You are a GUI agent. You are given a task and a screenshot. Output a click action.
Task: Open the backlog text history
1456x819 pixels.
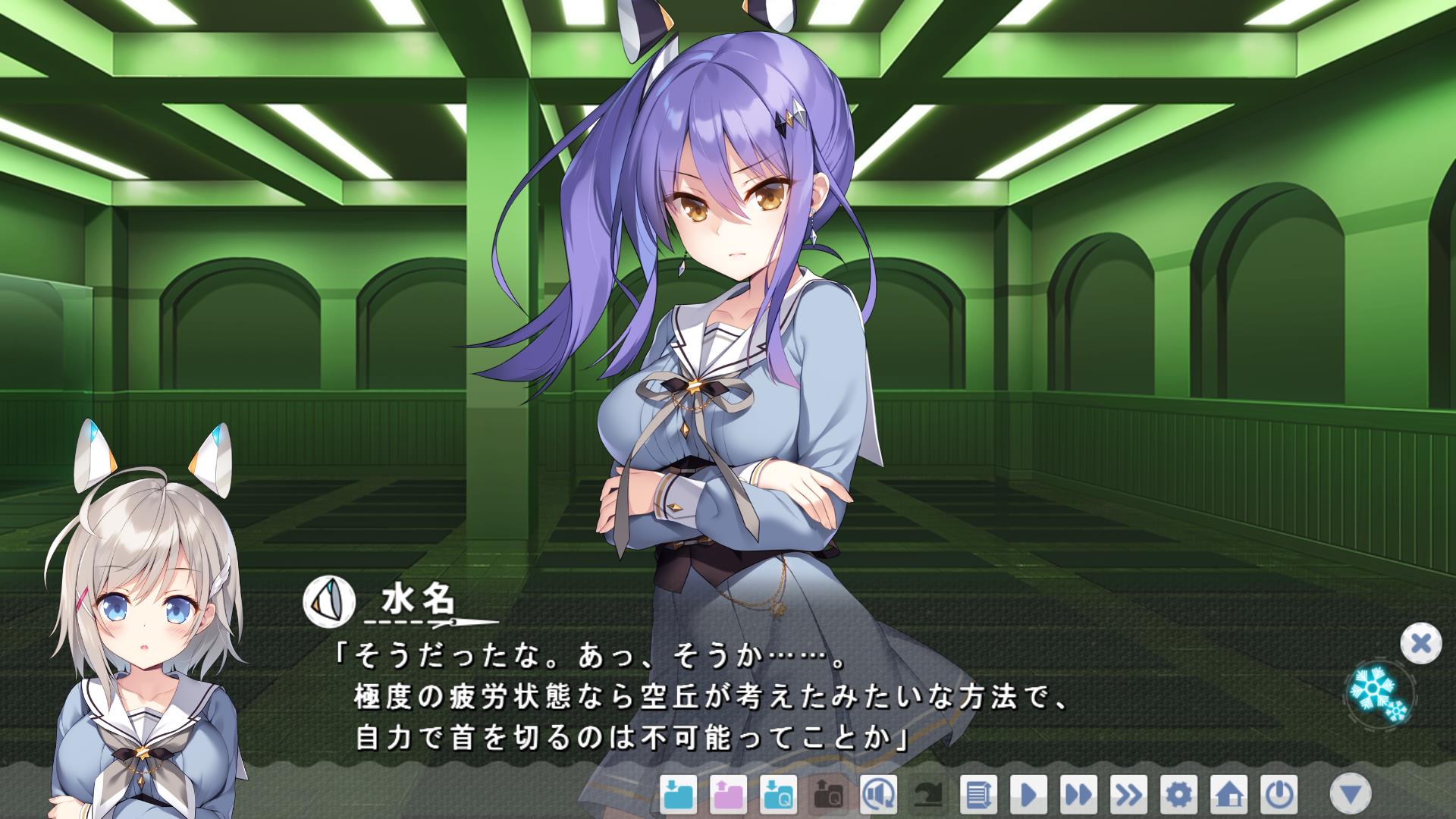point(978,795)
